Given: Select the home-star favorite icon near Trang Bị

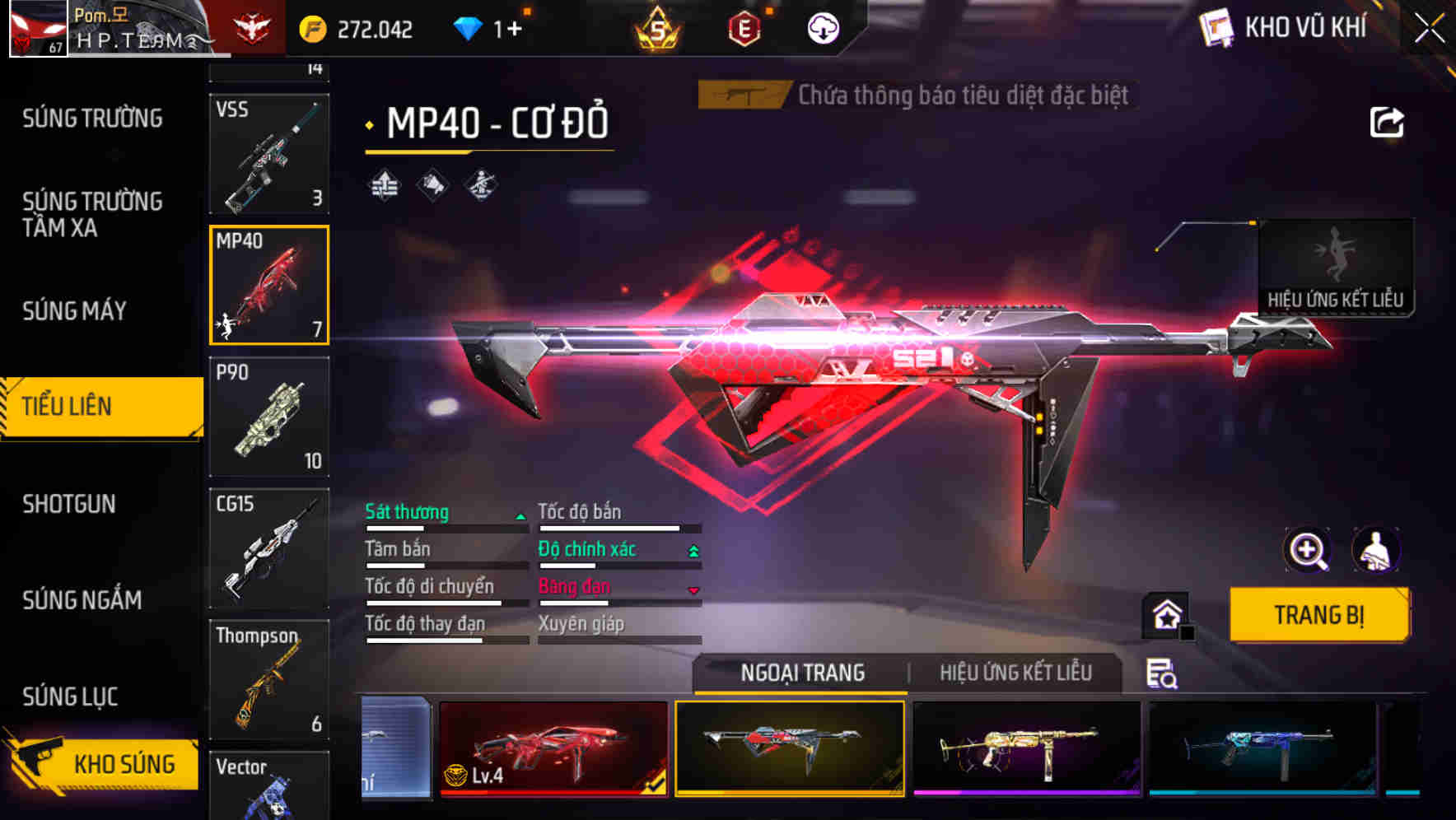Looking at the screenshot, I should click(1165, 614).
